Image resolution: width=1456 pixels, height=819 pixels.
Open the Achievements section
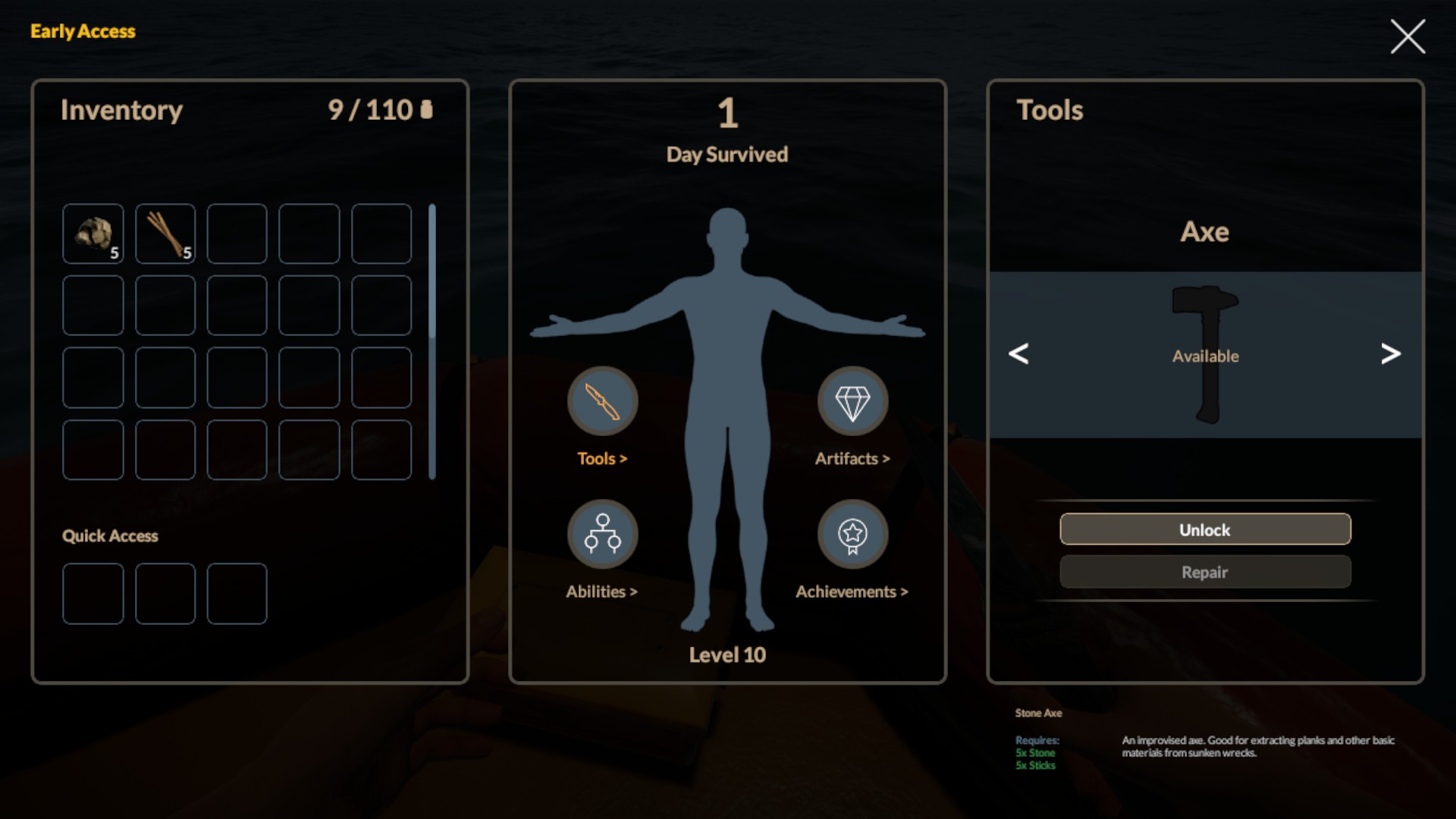pyautogui.click(x=852, y=535)
